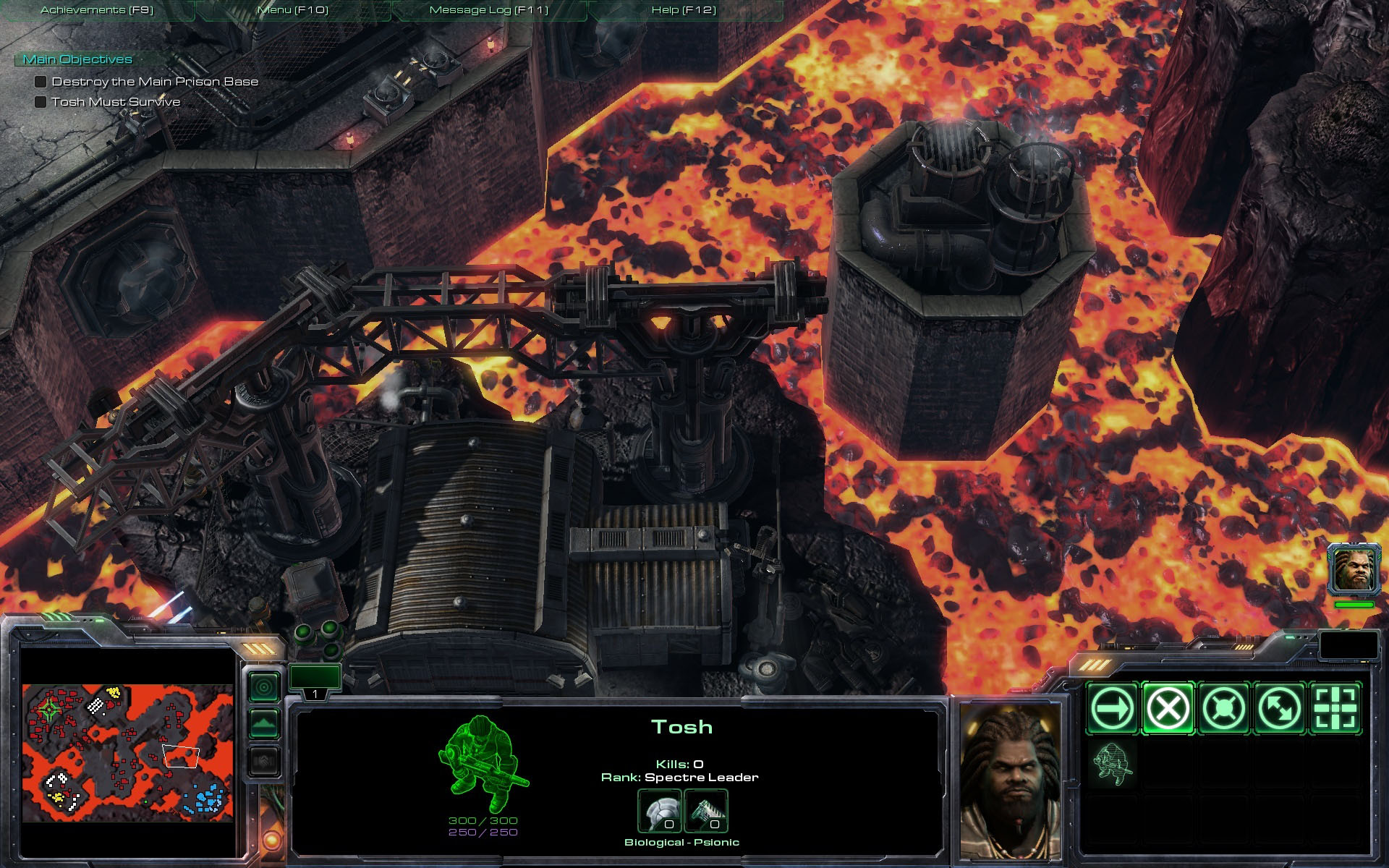Click the minimap
The width and height of the screenshot is (1389, 868).
click(x=128, y=752)
